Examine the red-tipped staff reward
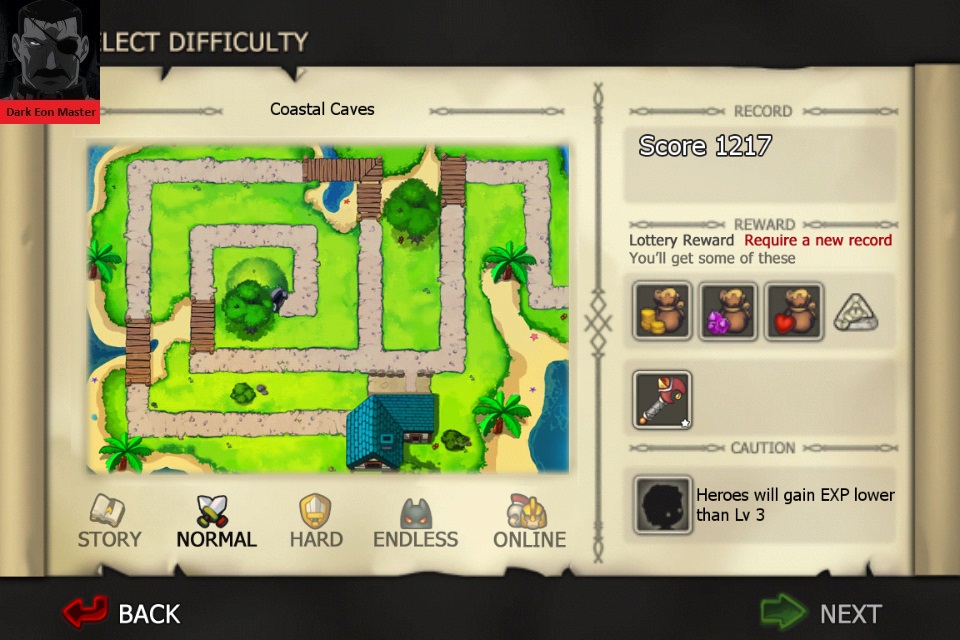Viewport: 960px width, 640px height. pos(662,398)
